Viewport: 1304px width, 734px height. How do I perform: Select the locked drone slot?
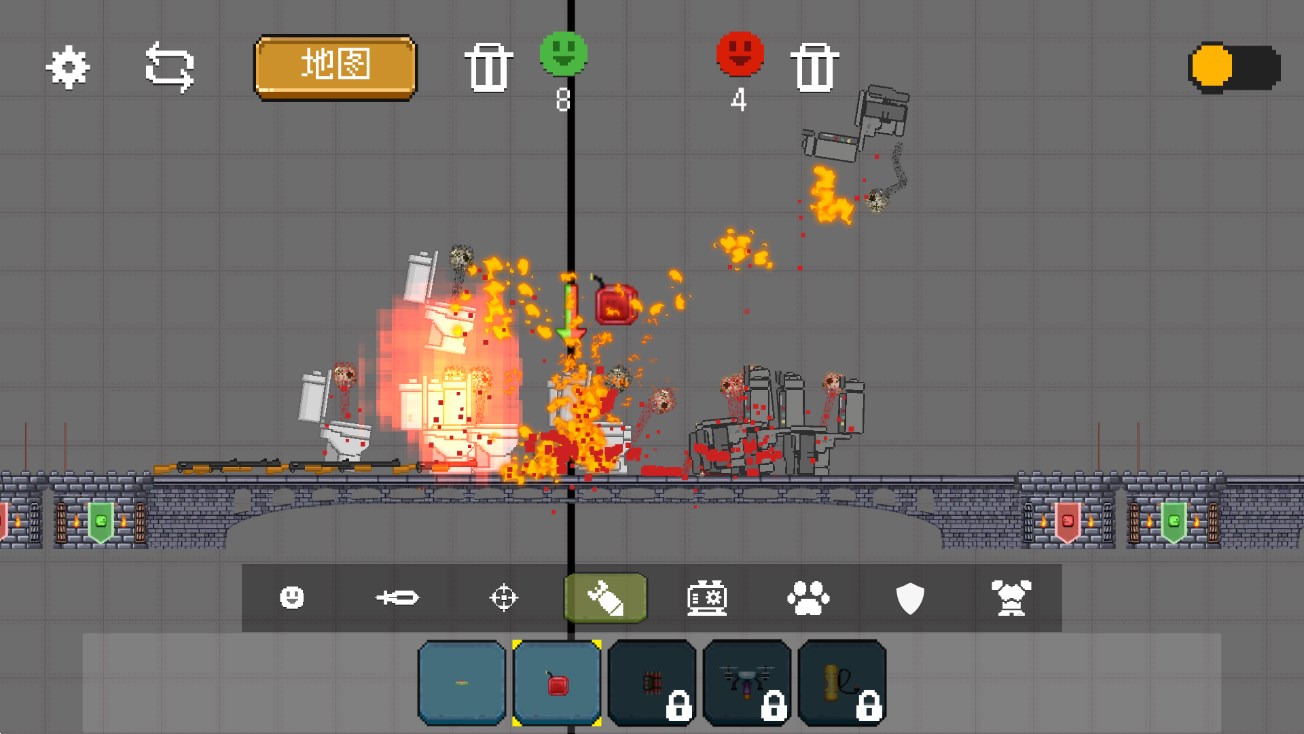(747, 683)
